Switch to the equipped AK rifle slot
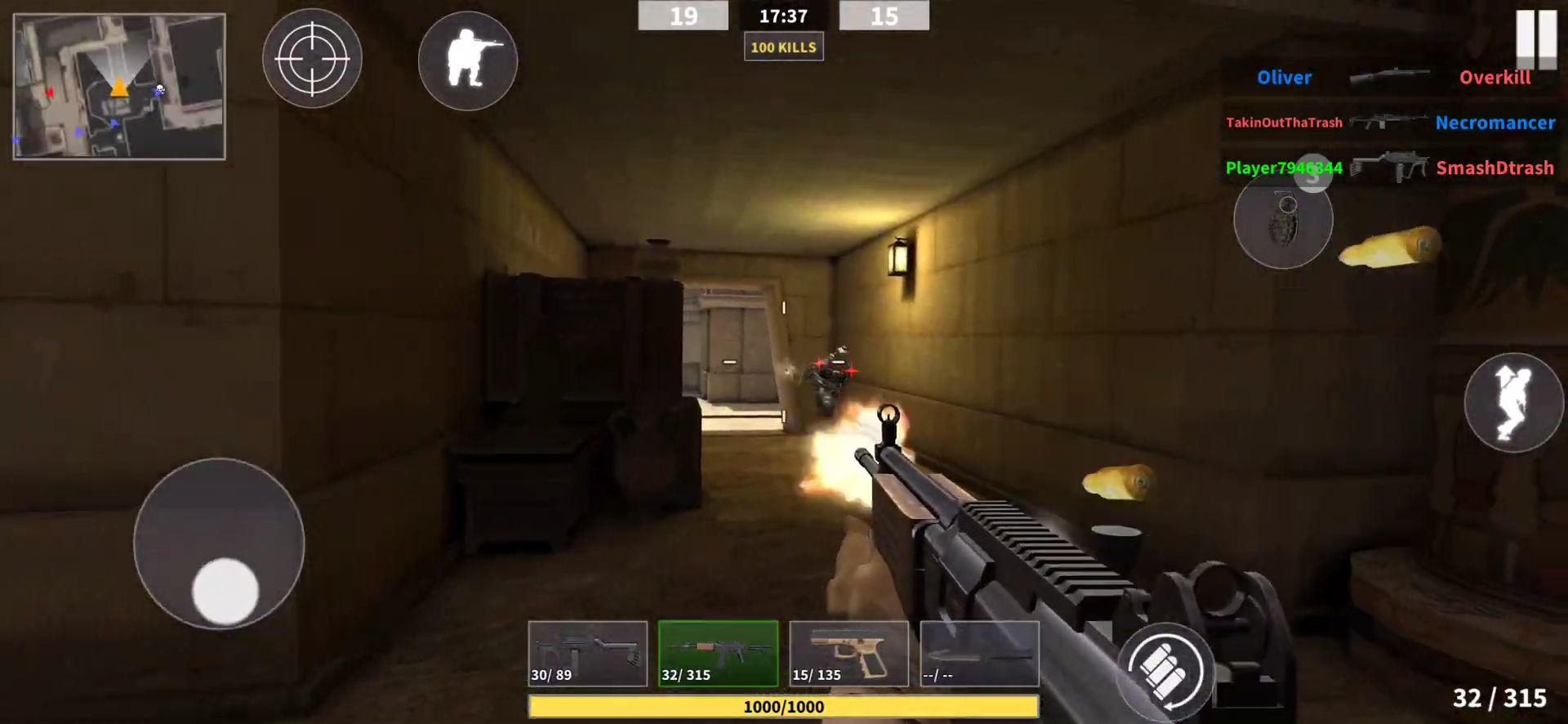 (x=718, y=654)
